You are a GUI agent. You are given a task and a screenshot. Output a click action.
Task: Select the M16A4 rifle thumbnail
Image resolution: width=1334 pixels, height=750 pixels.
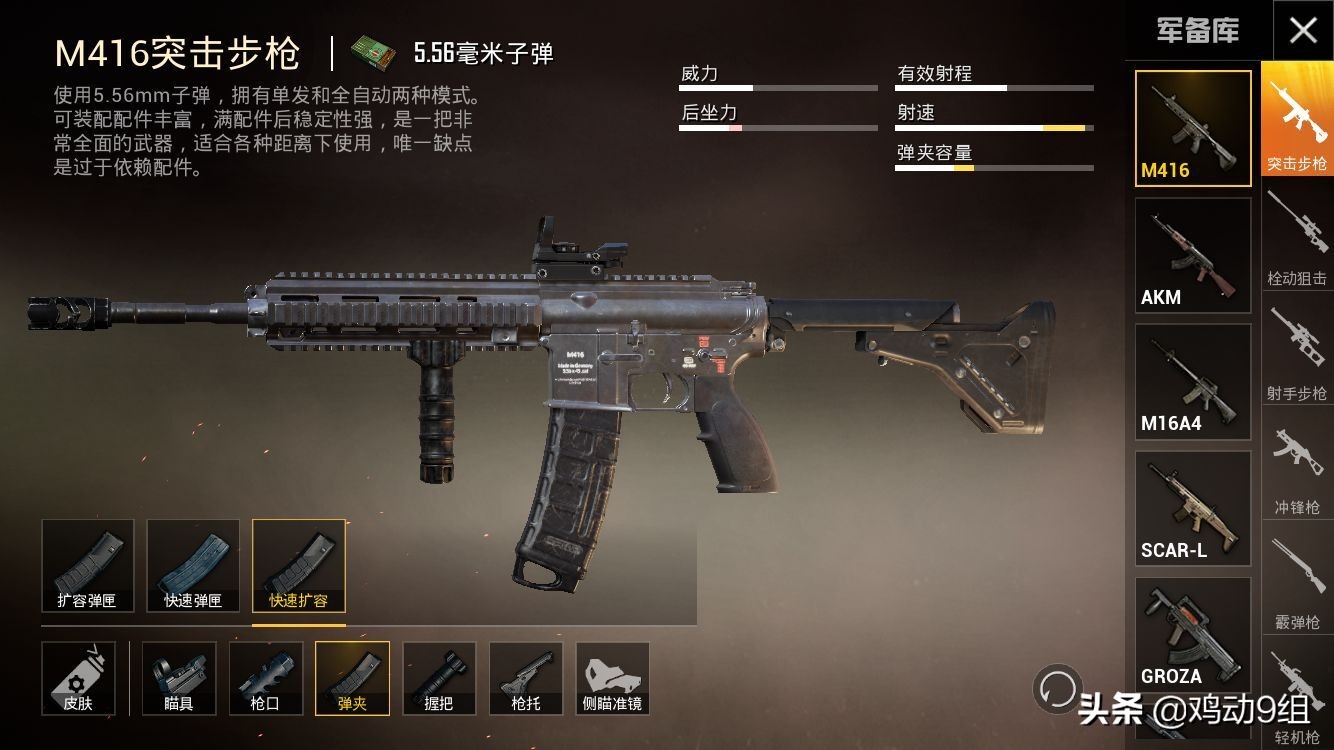(1192, 380)
